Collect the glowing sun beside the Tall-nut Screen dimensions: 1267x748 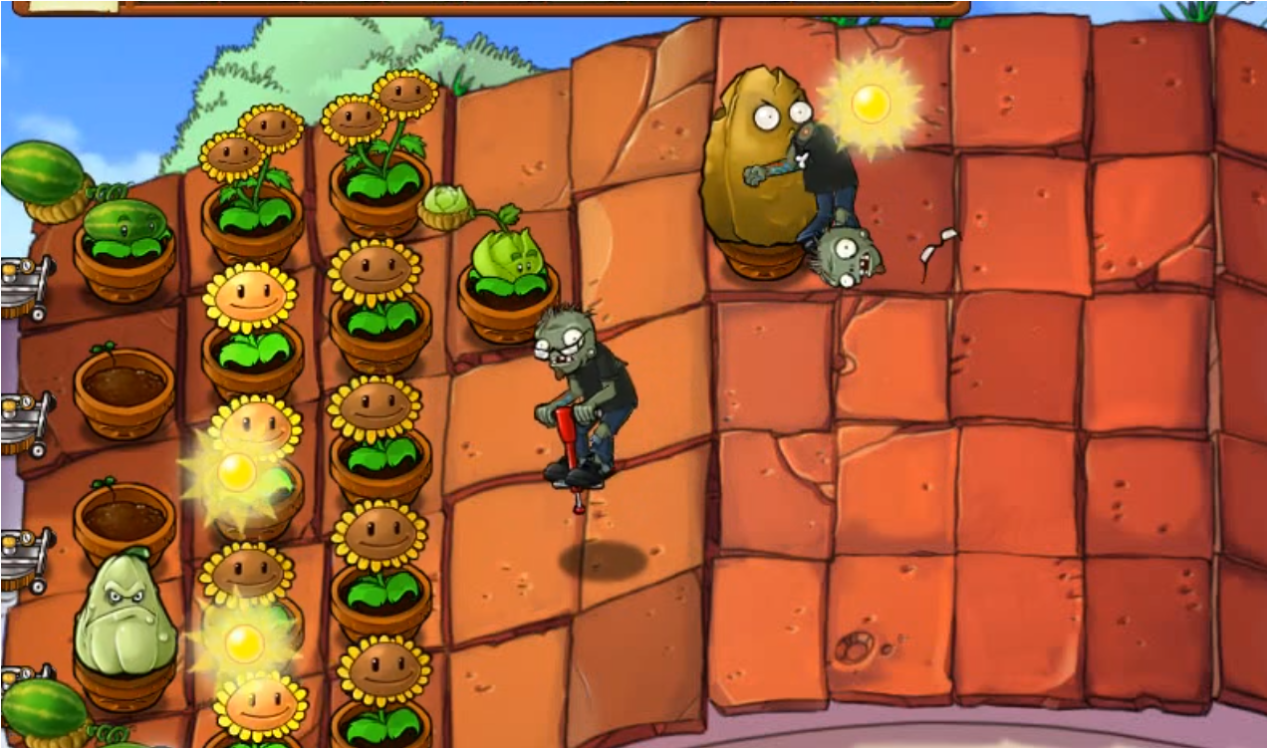(x=870, y=104)
